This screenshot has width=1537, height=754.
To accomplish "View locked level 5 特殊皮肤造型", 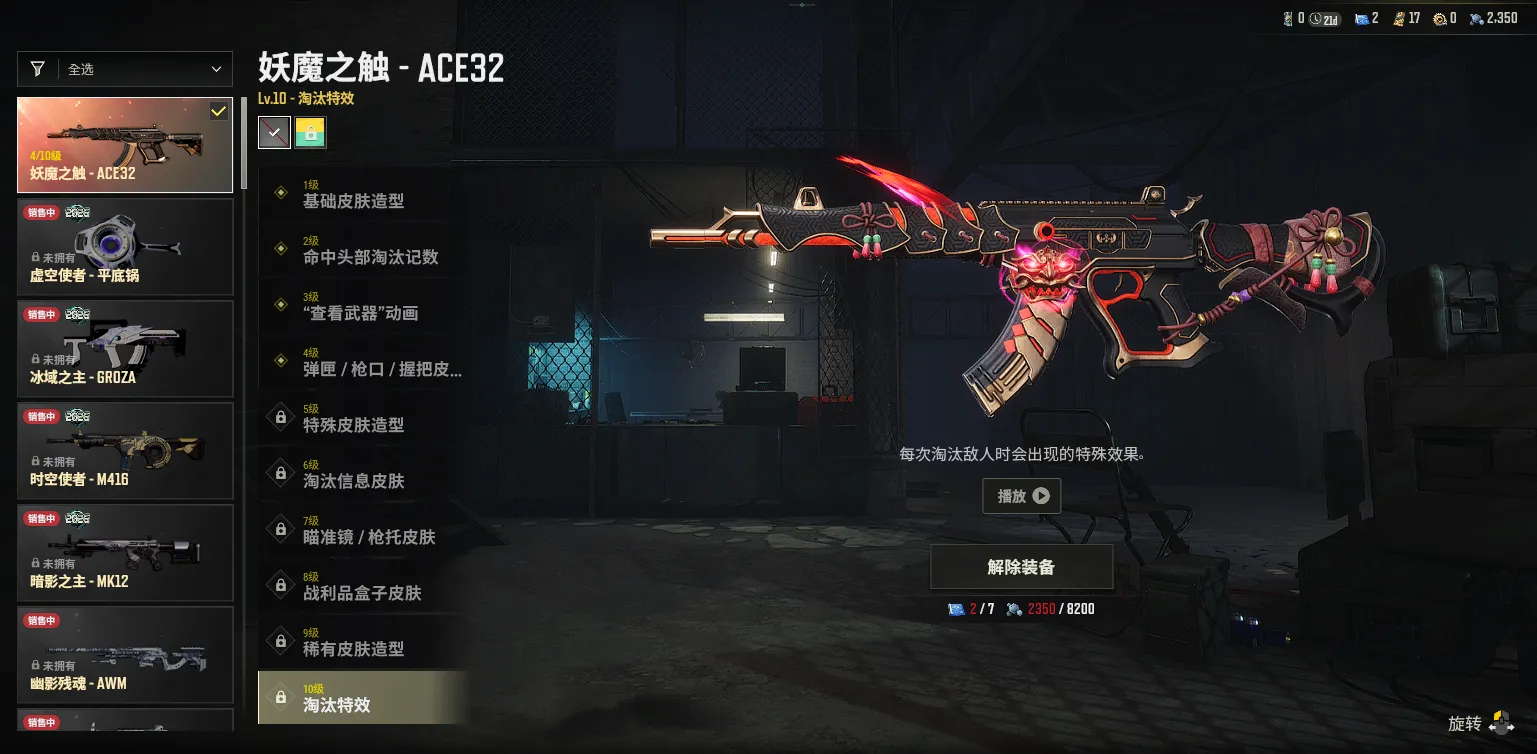I will [360, 418].
